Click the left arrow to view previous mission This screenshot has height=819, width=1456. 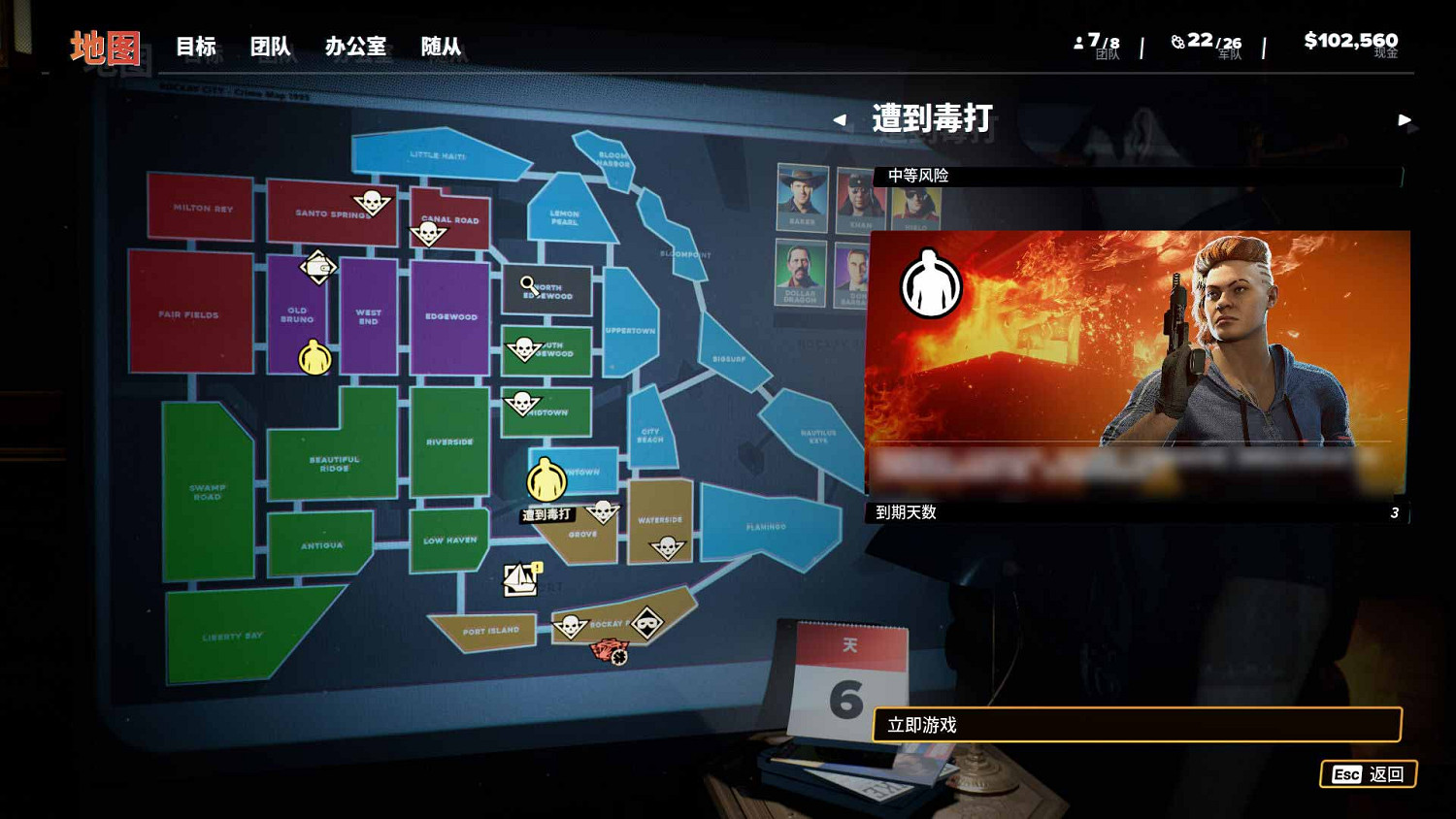pyautogui.click(x=841, y=119)
